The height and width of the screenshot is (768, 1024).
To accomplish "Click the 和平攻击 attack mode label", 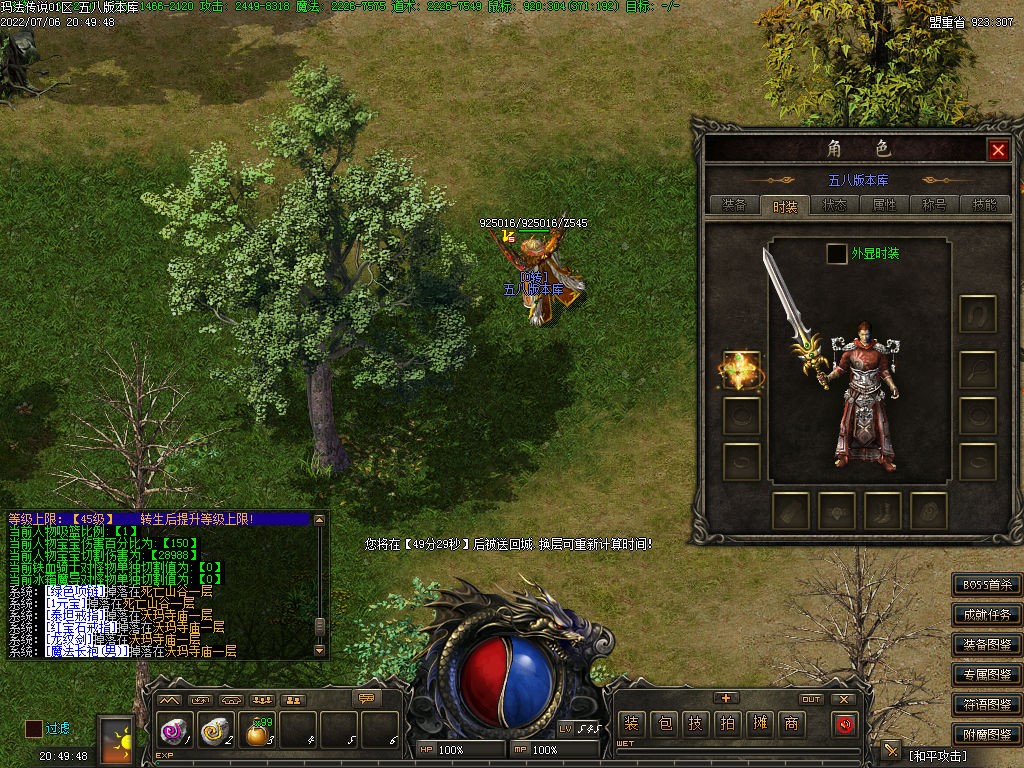I will [938, 755].
